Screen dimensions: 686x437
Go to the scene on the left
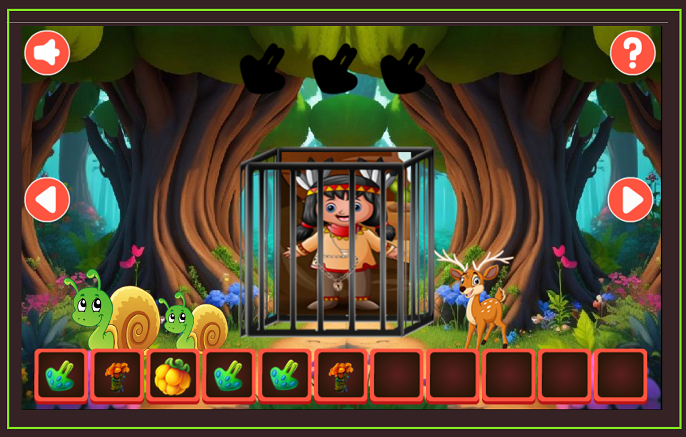(x=47, y=200)
